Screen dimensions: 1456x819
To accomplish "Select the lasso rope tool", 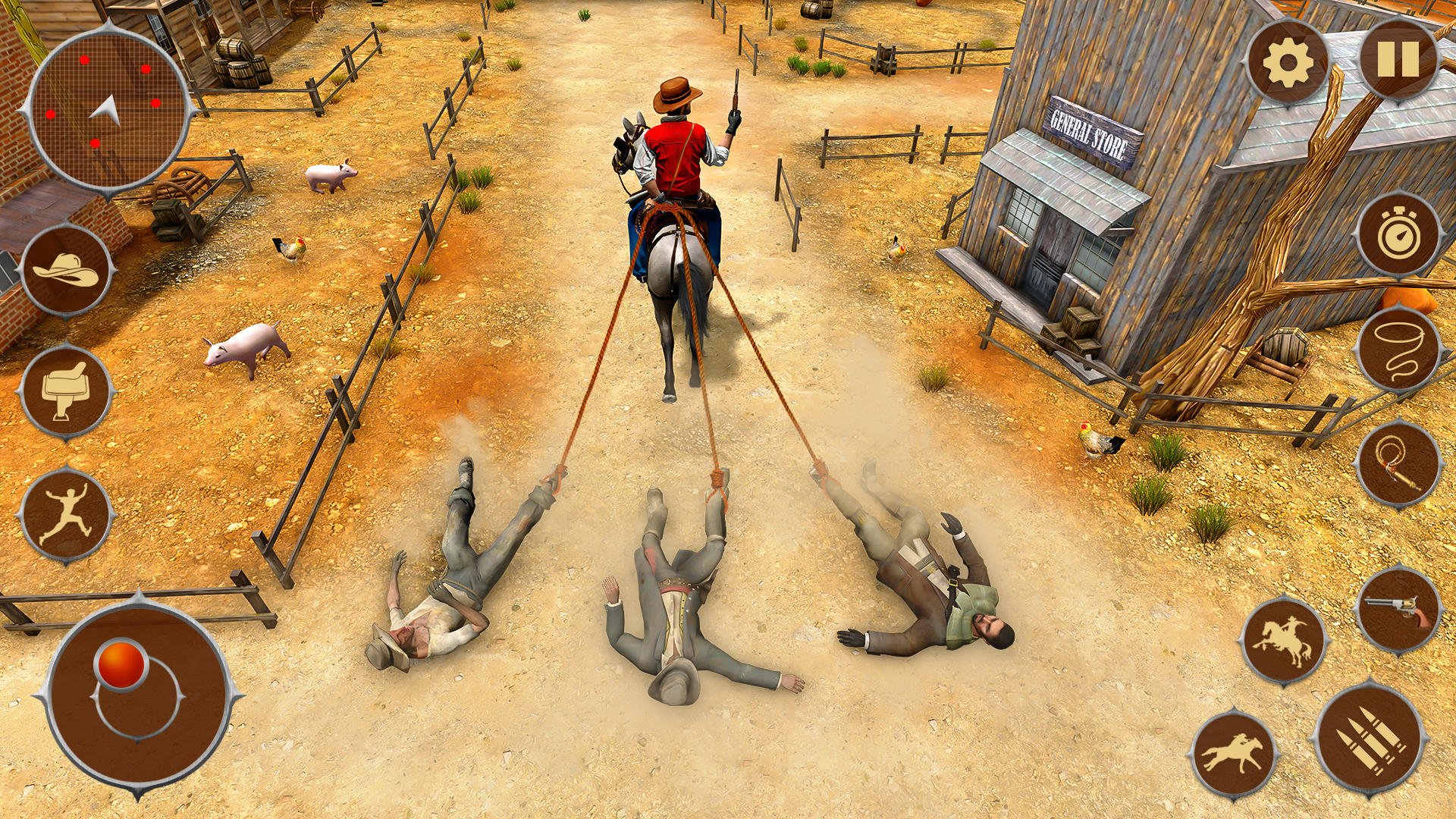I will point(1401,349).
